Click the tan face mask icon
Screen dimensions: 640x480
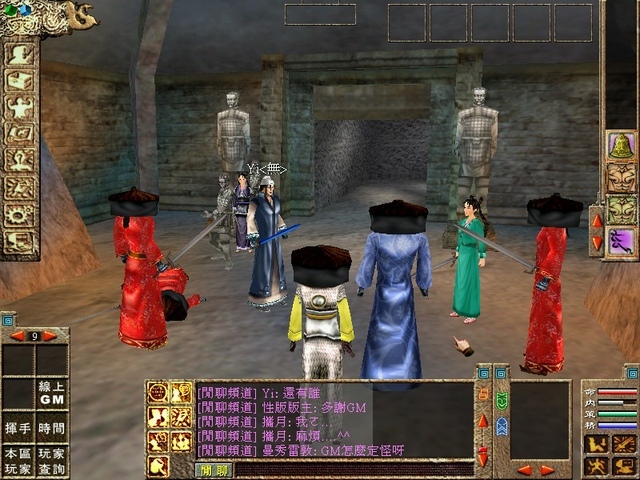click(621, 177)
